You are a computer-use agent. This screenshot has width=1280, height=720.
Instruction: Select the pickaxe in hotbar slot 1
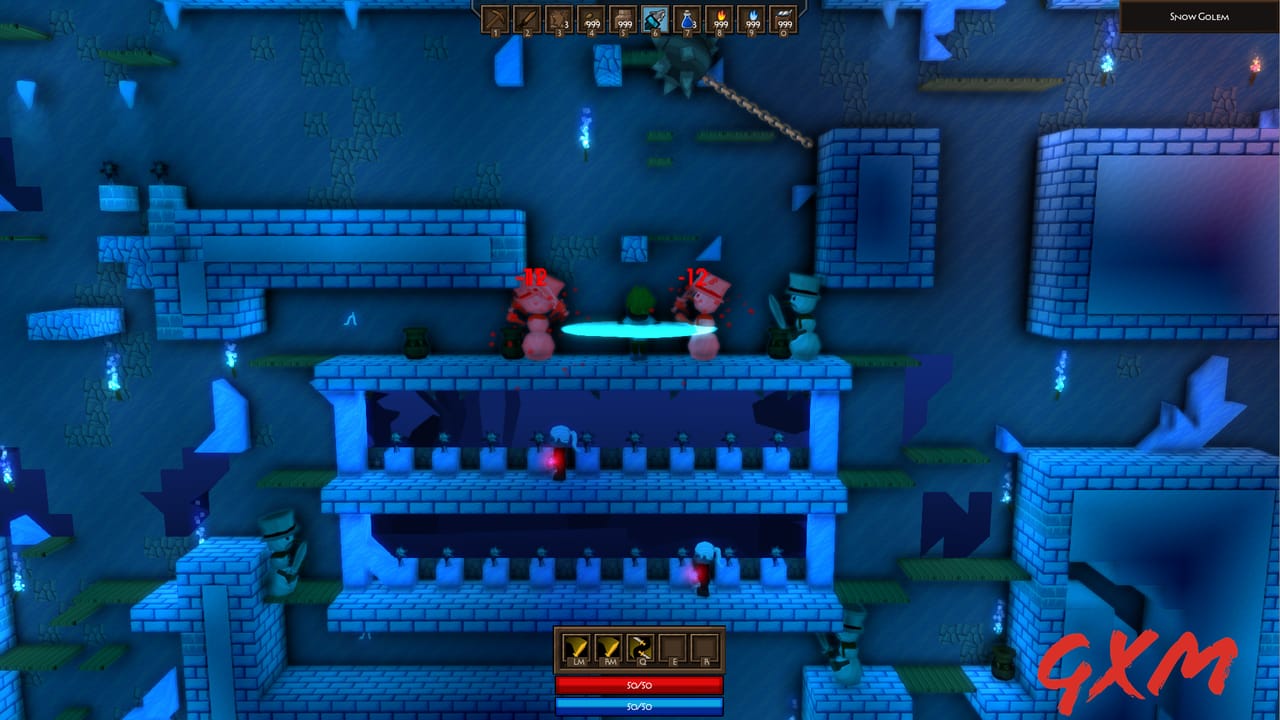(x=496, y=17)
